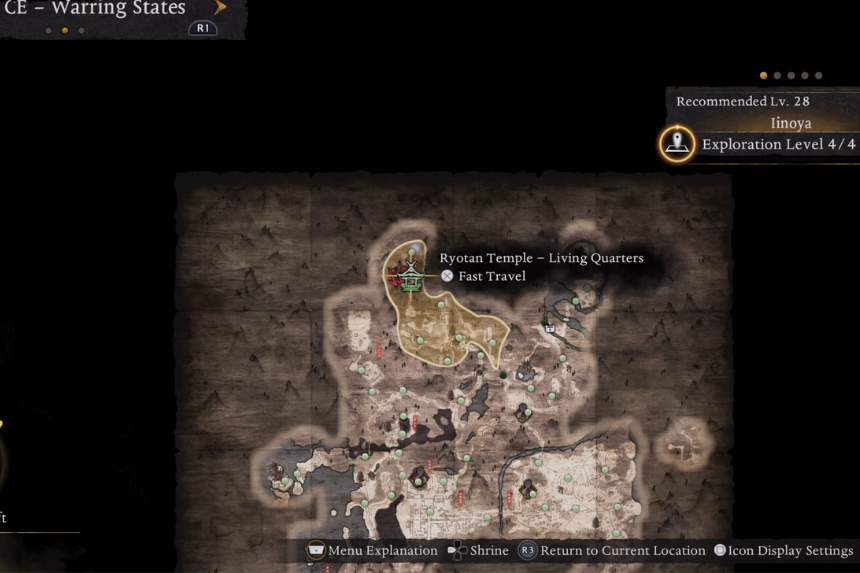The image size is (860, 573).
Task: Select the Shrine option in the bottom bar
Action: point(478,550)
